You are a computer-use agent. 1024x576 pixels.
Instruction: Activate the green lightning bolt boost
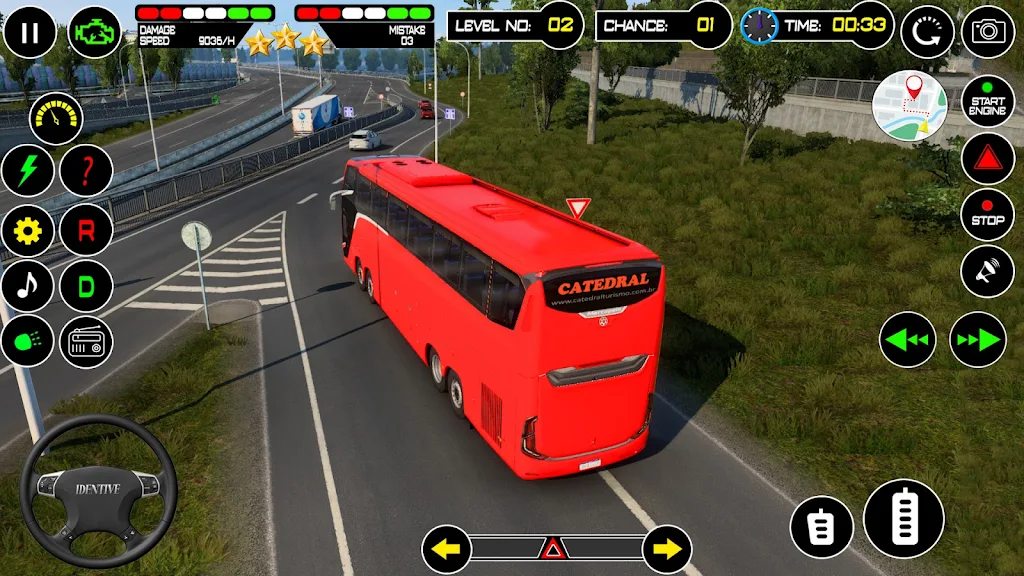(28, 171)
